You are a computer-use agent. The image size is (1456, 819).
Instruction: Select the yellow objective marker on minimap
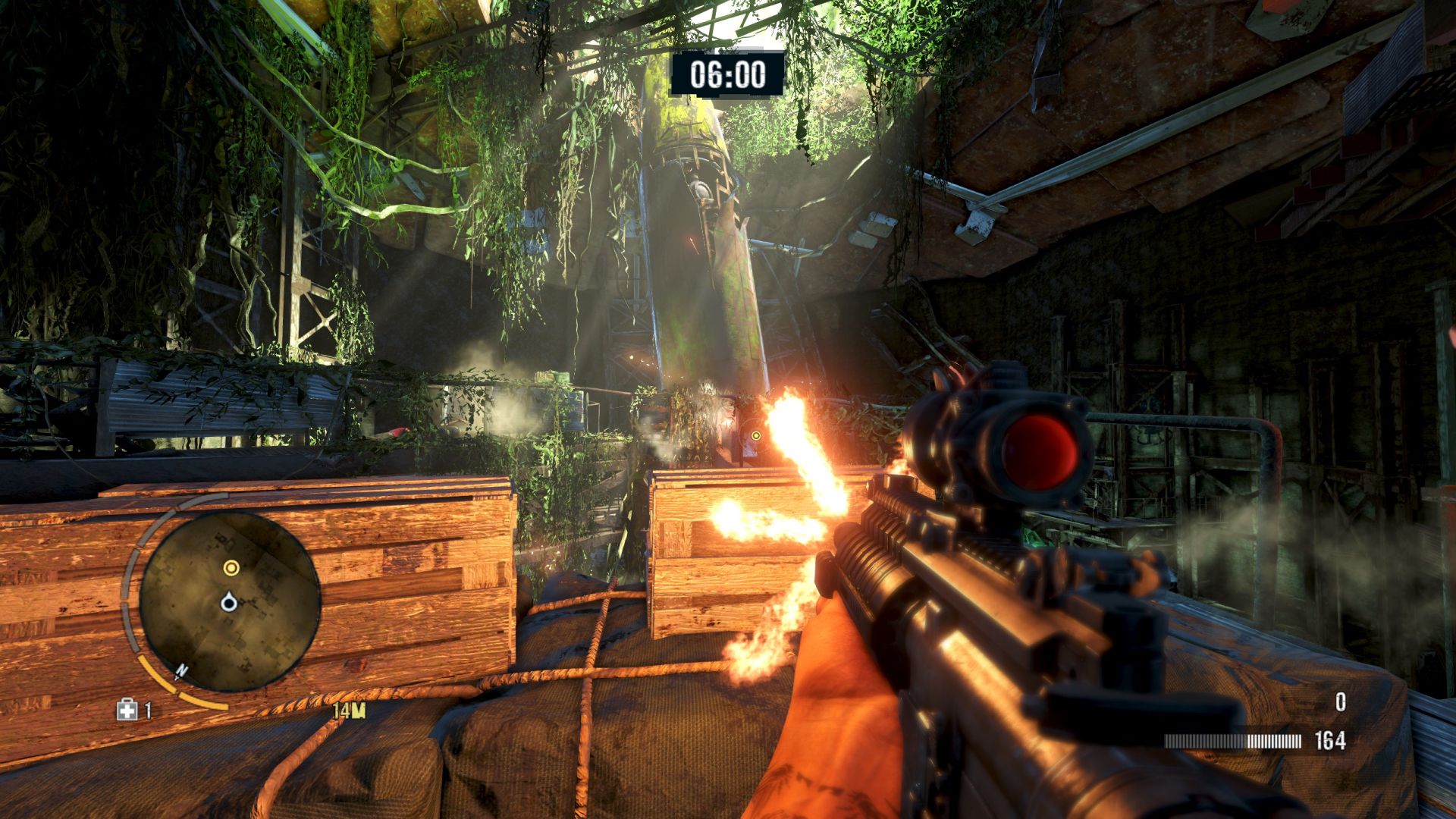(x=231, y=567)
